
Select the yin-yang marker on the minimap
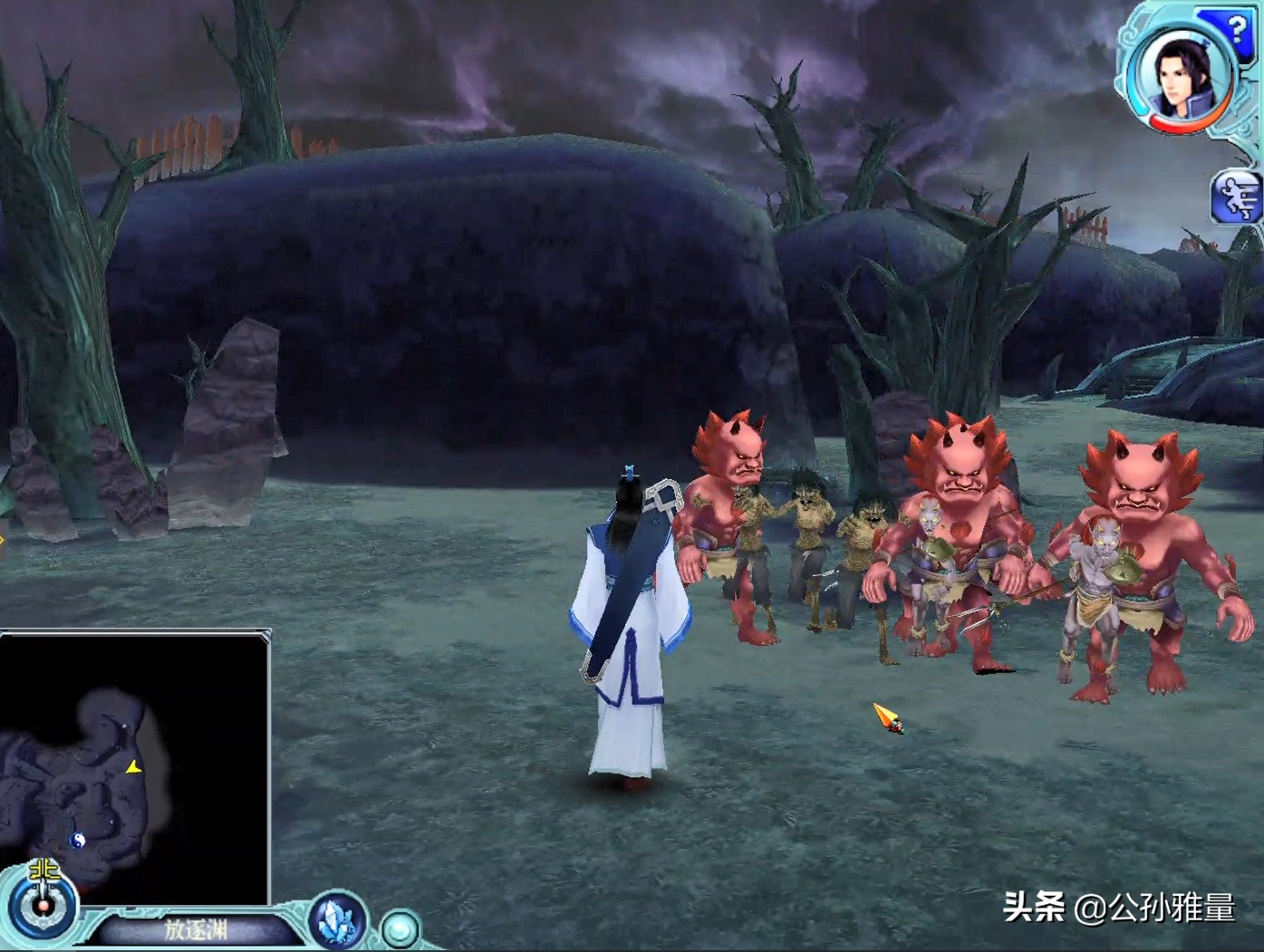coord(78,840)
